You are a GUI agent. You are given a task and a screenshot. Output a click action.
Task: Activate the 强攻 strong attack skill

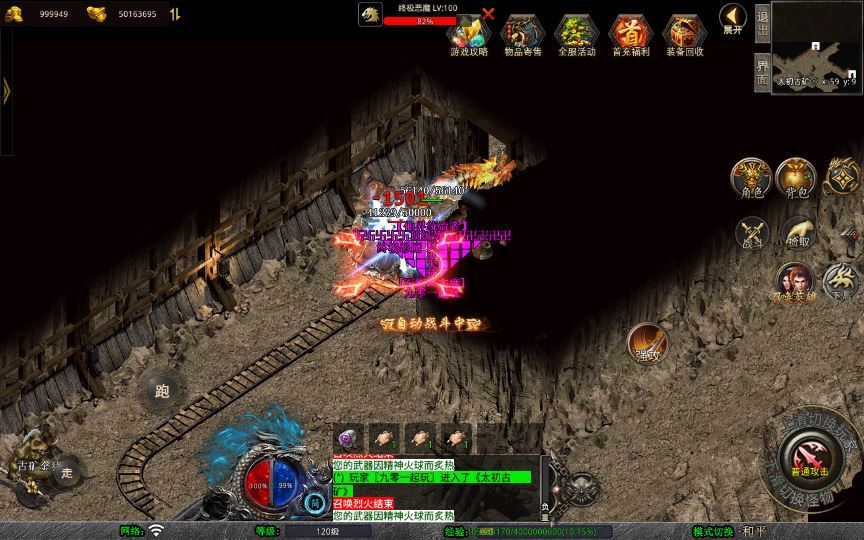tap(647, 343)
